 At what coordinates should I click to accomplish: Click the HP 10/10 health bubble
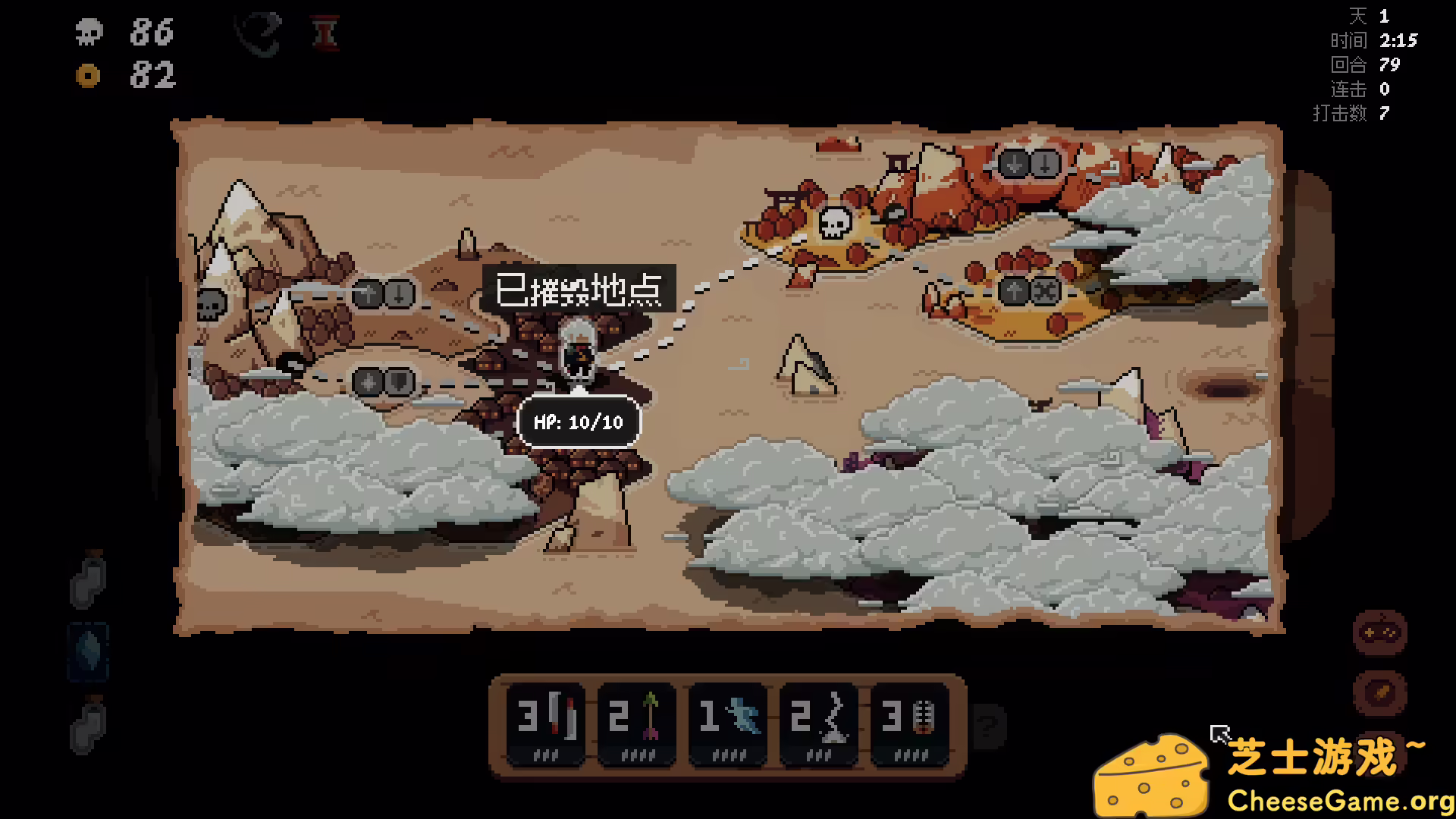pos(579,423)
